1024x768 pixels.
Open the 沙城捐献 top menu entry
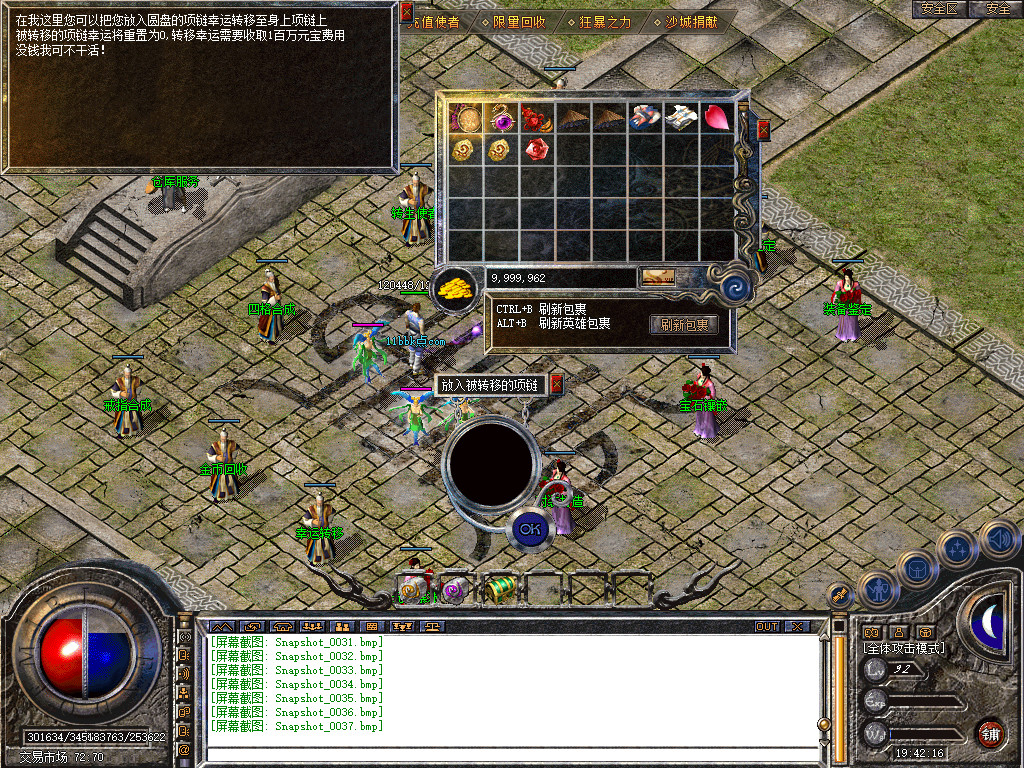(x=691, y=21)
